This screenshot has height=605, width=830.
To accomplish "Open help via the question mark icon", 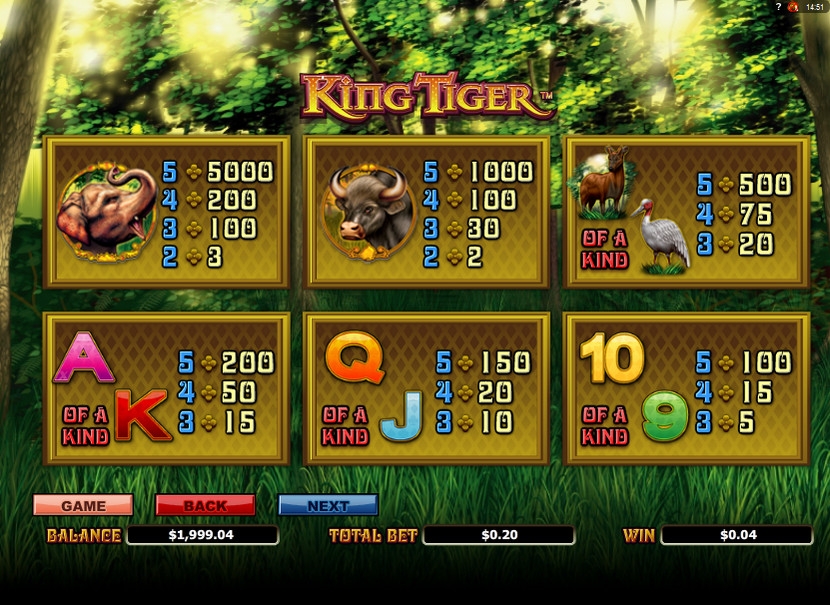I will point(778,7).
